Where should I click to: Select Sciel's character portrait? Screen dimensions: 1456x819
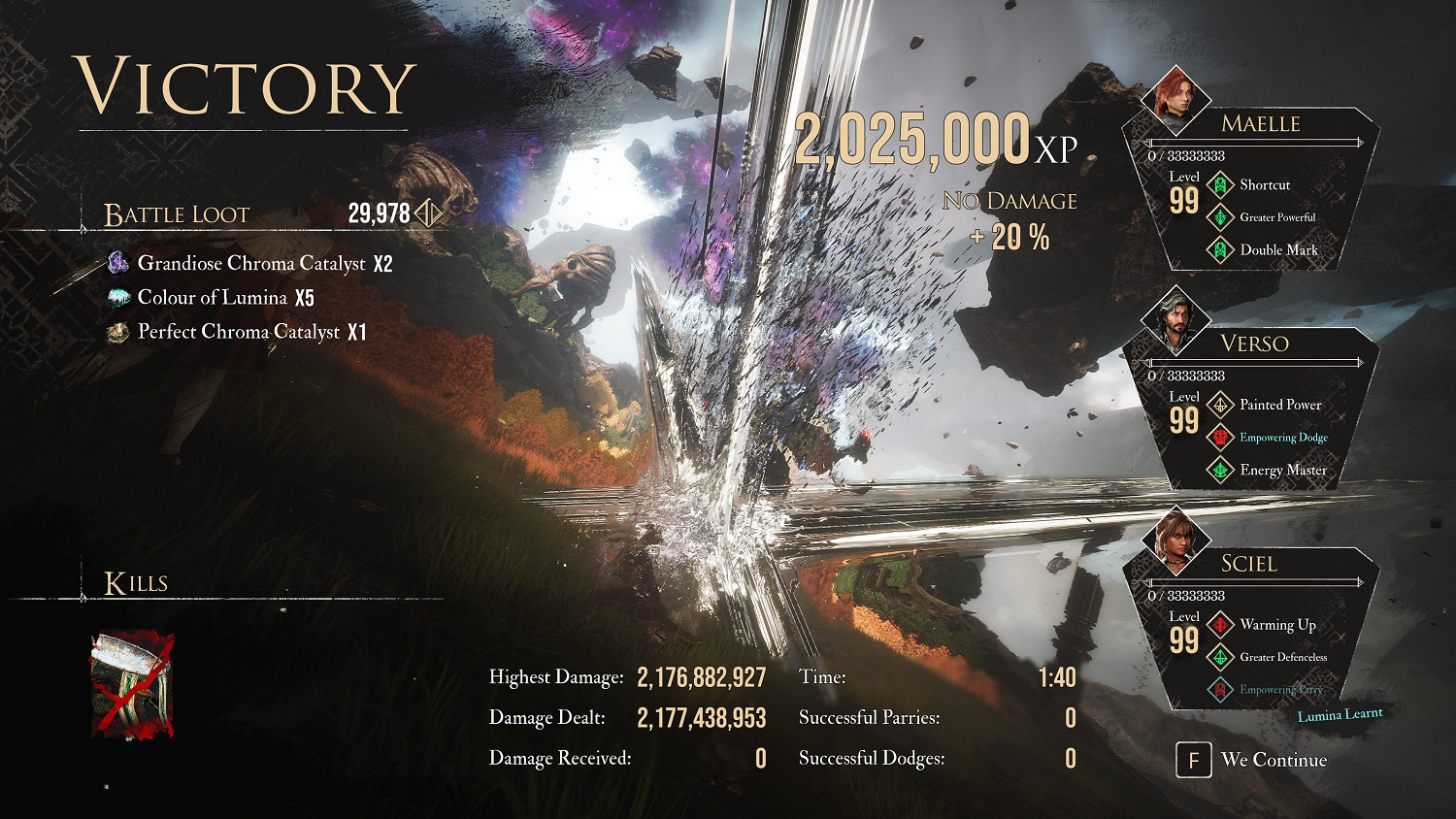pos(1175,541)
